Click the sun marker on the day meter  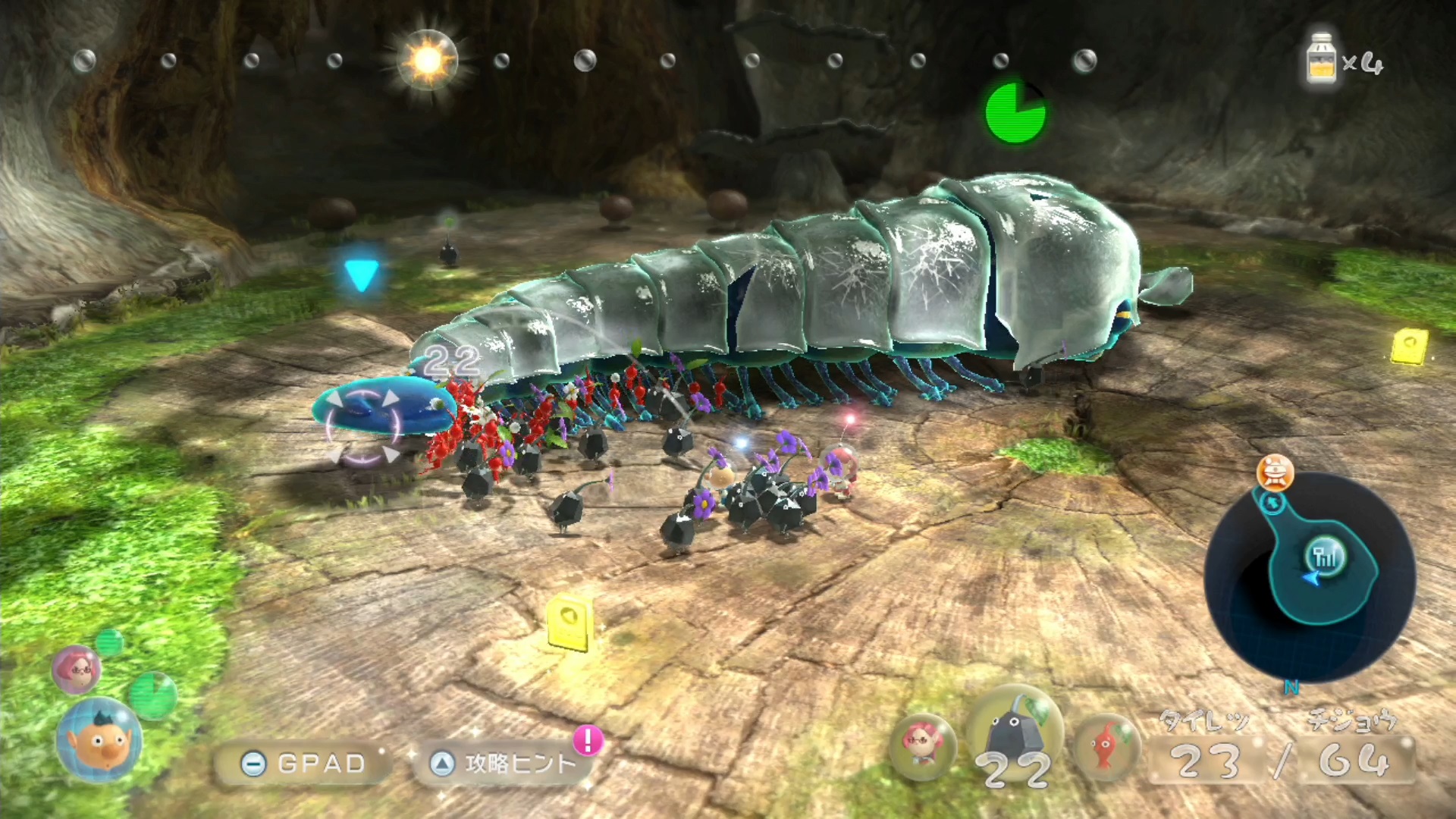(427, 60)
